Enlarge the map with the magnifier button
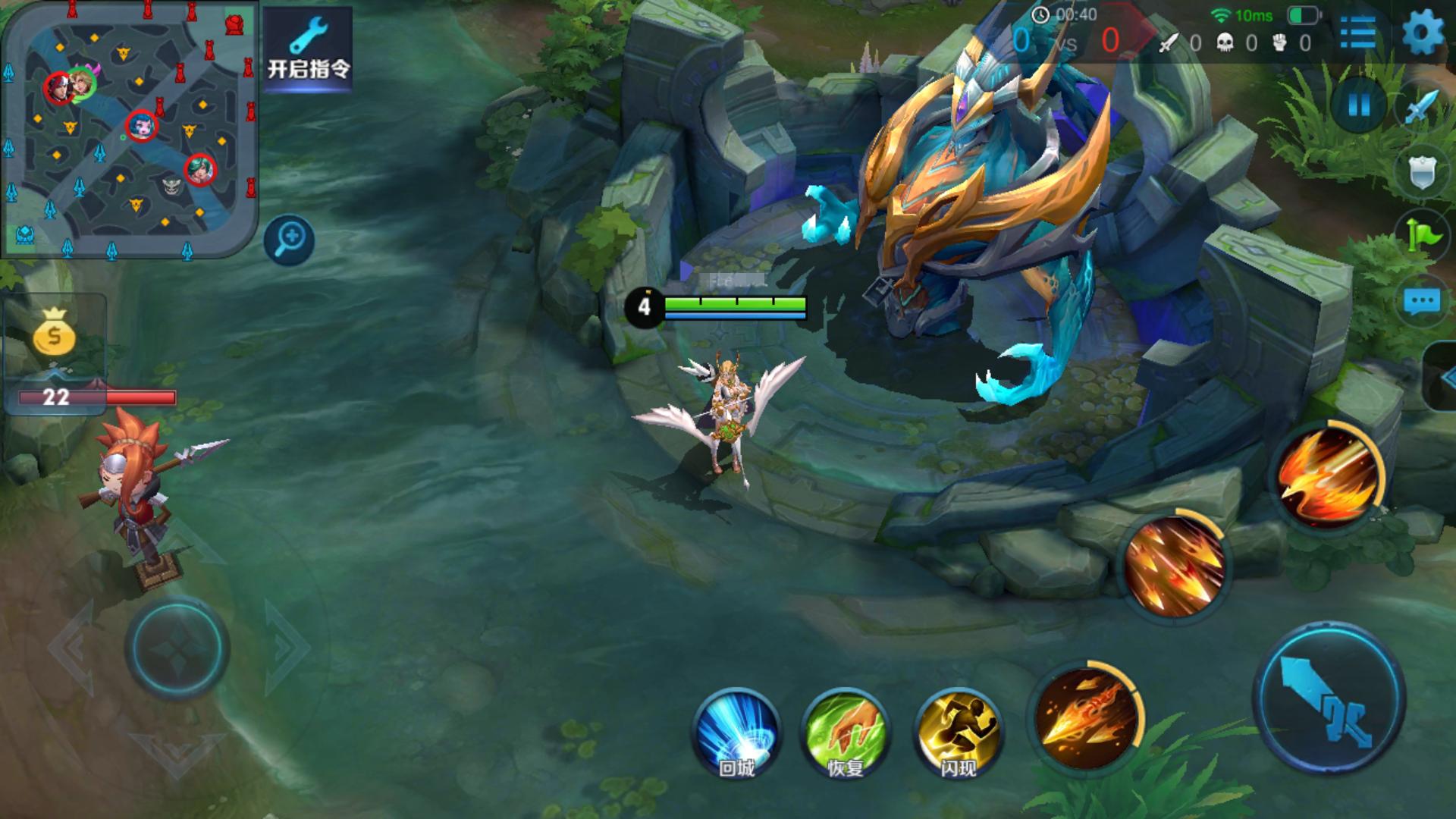The width and height of the screenshot is (1456, 819). tap(289, 240)
